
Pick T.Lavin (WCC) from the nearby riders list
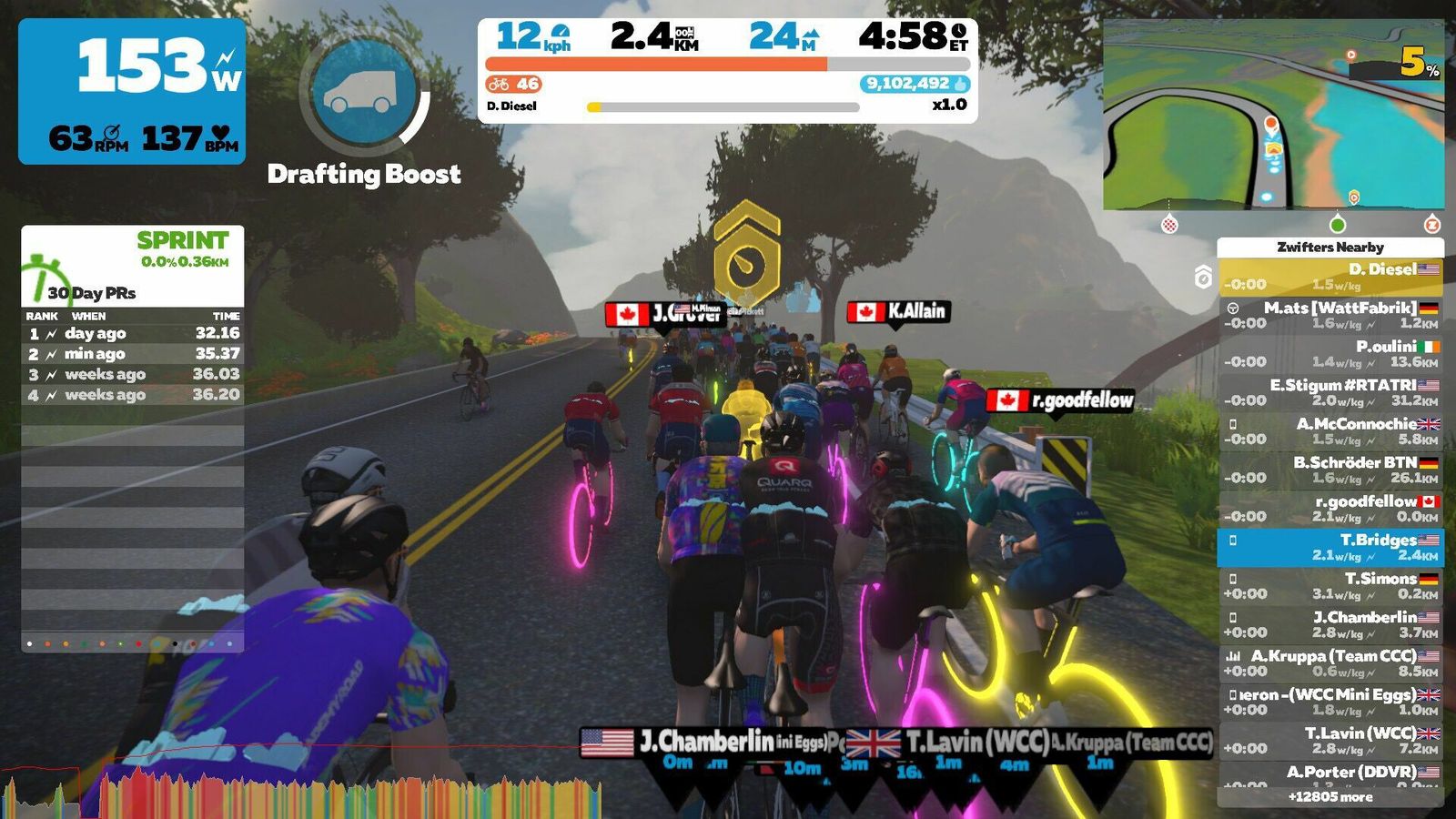pos(1330,741)
